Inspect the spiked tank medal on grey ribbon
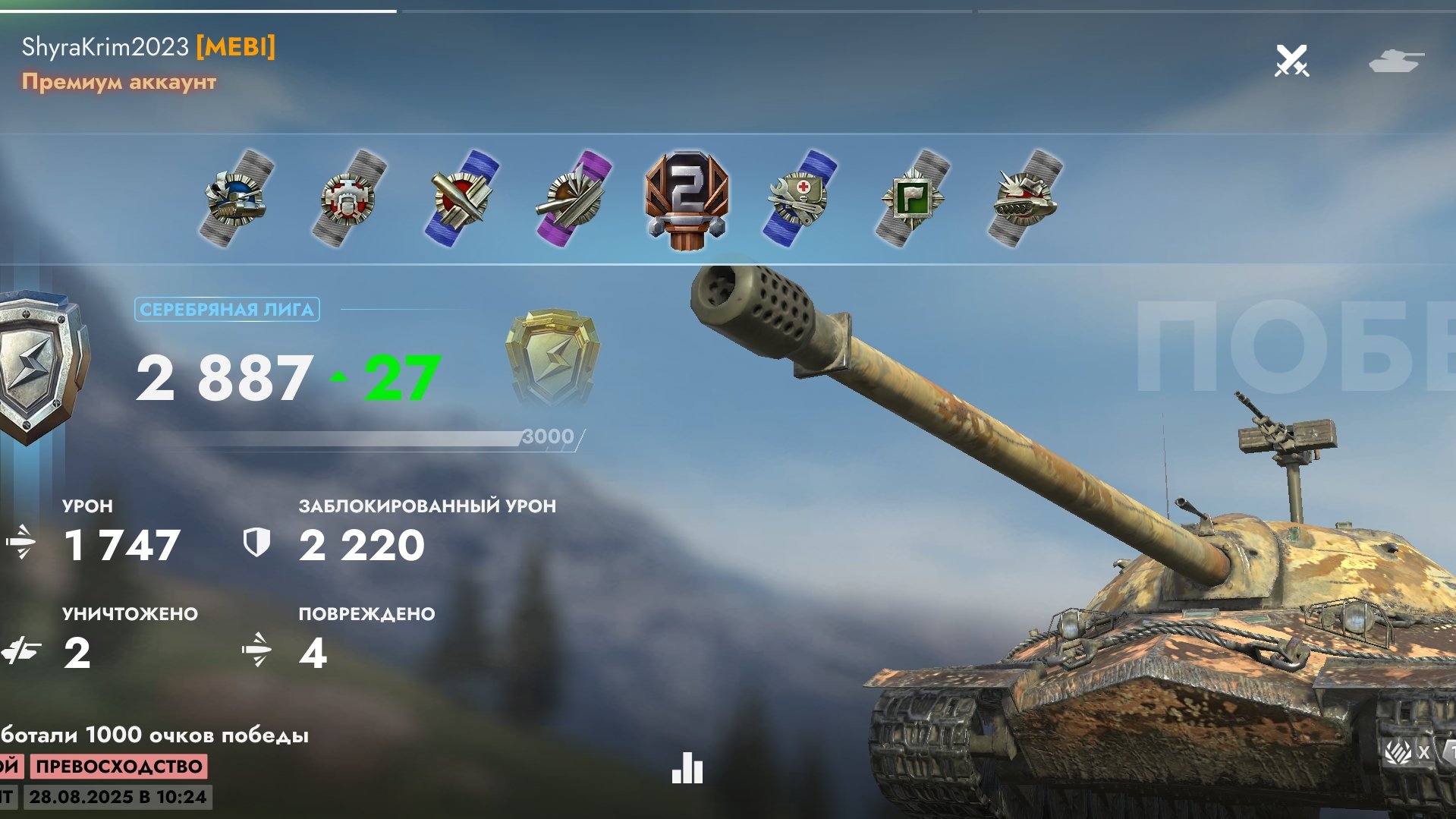 [1024, 199]
